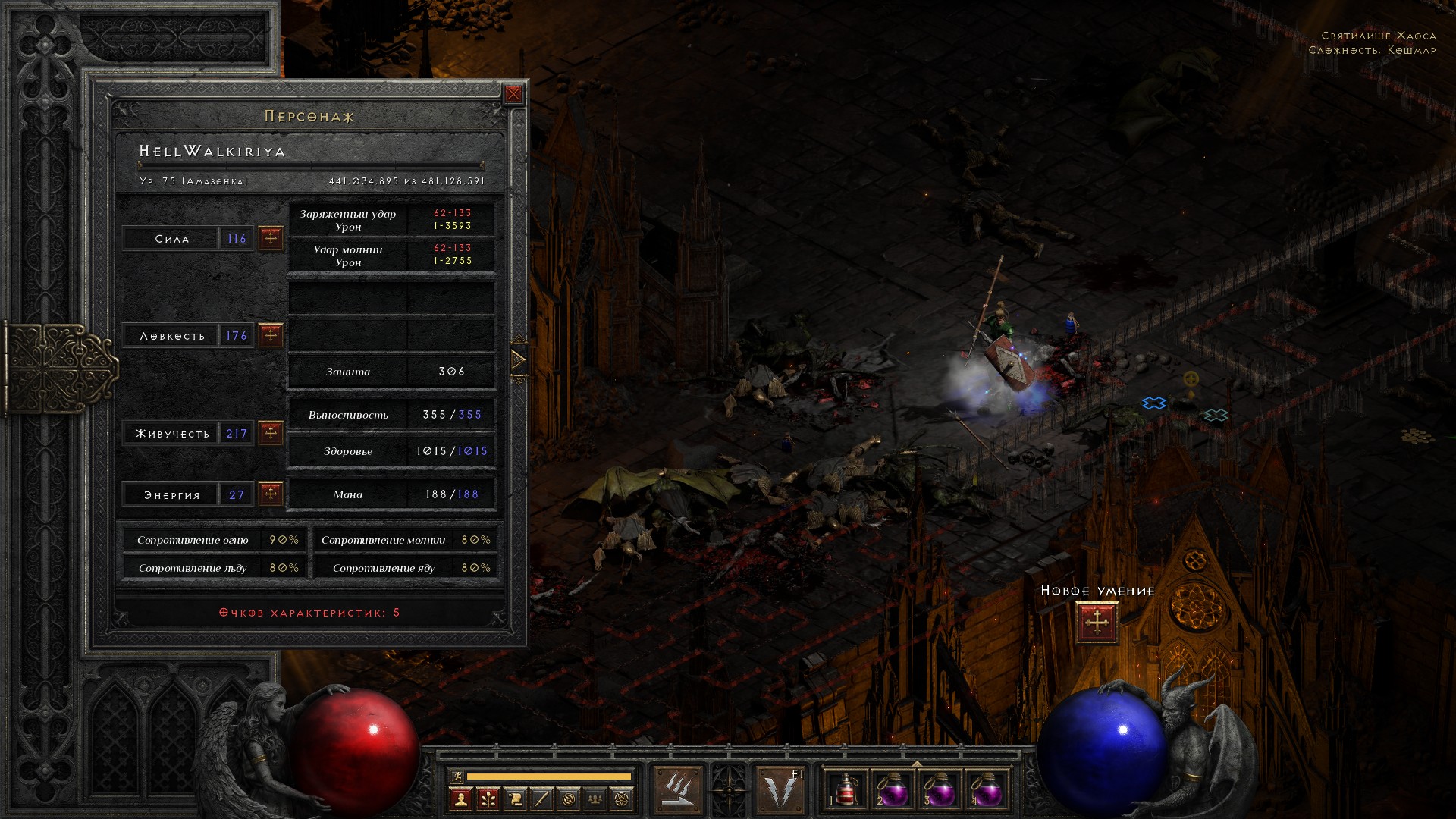Open the character screen mini-menu icon
The height and width of the screenshot is (819, 1456).
(460, 799)
